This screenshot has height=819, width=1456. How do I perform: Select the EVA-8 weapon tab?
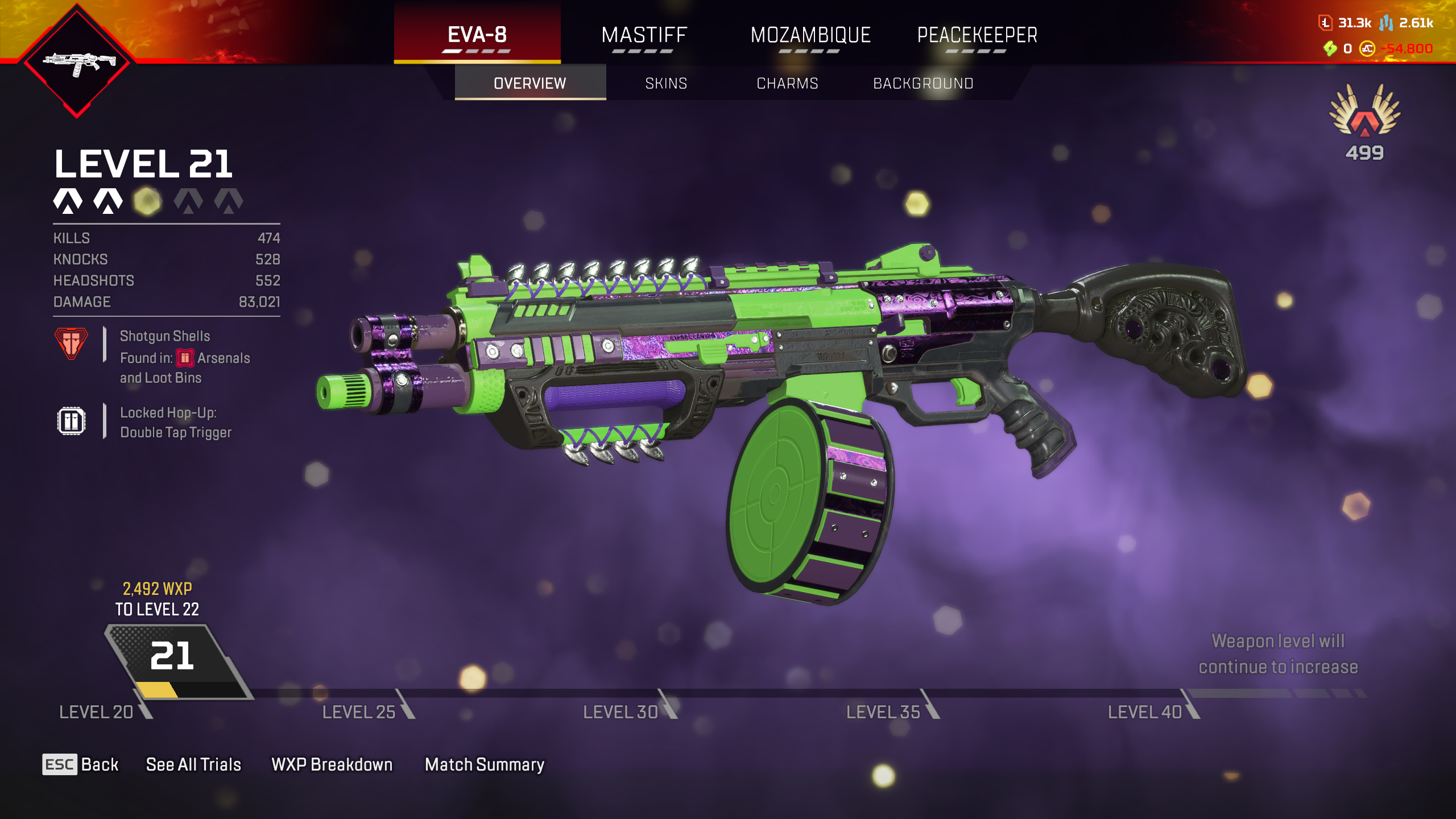click(477, 35)
